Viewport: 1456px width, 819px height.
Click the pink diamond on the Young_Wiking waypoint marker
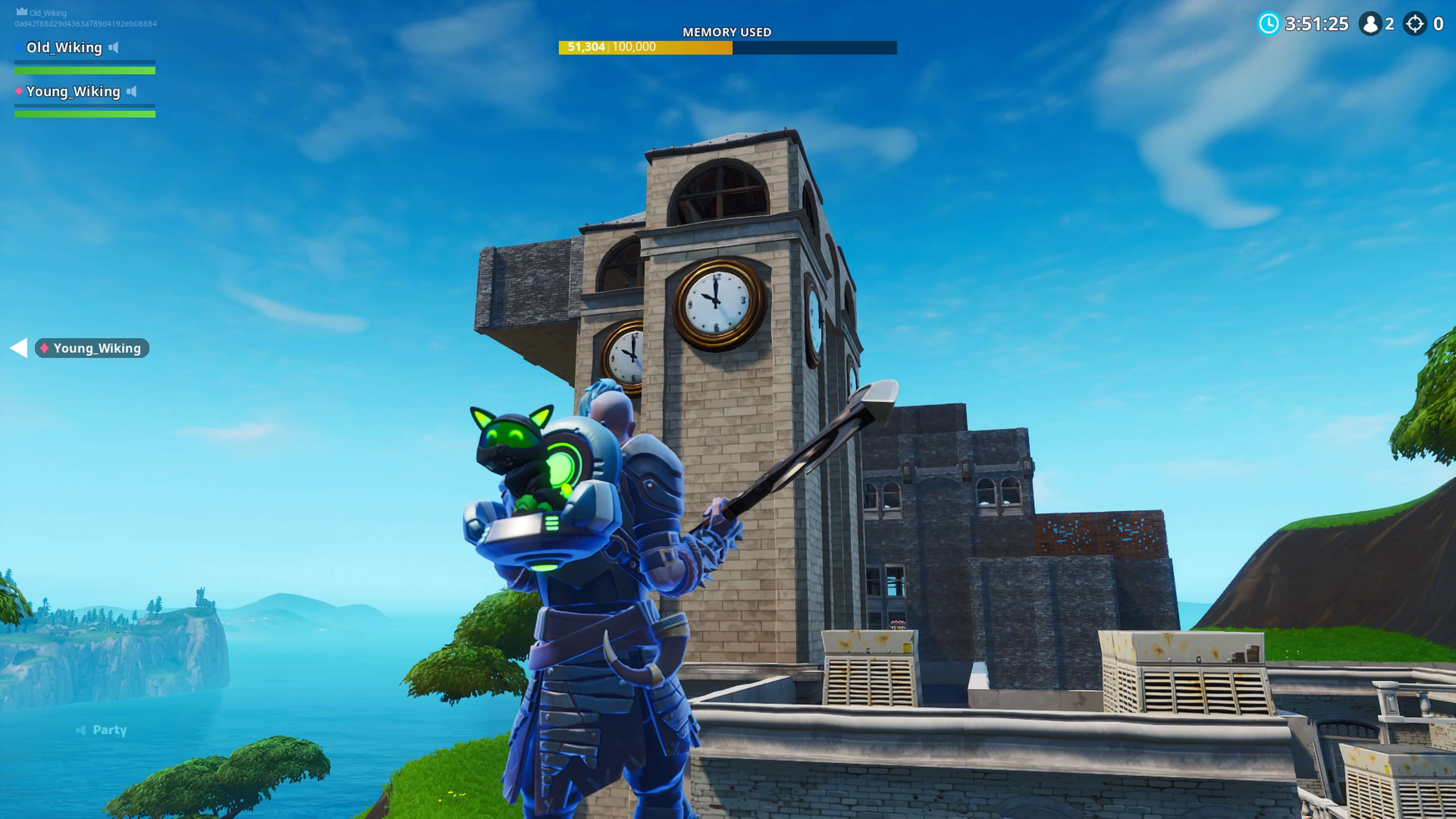(45, 348)
